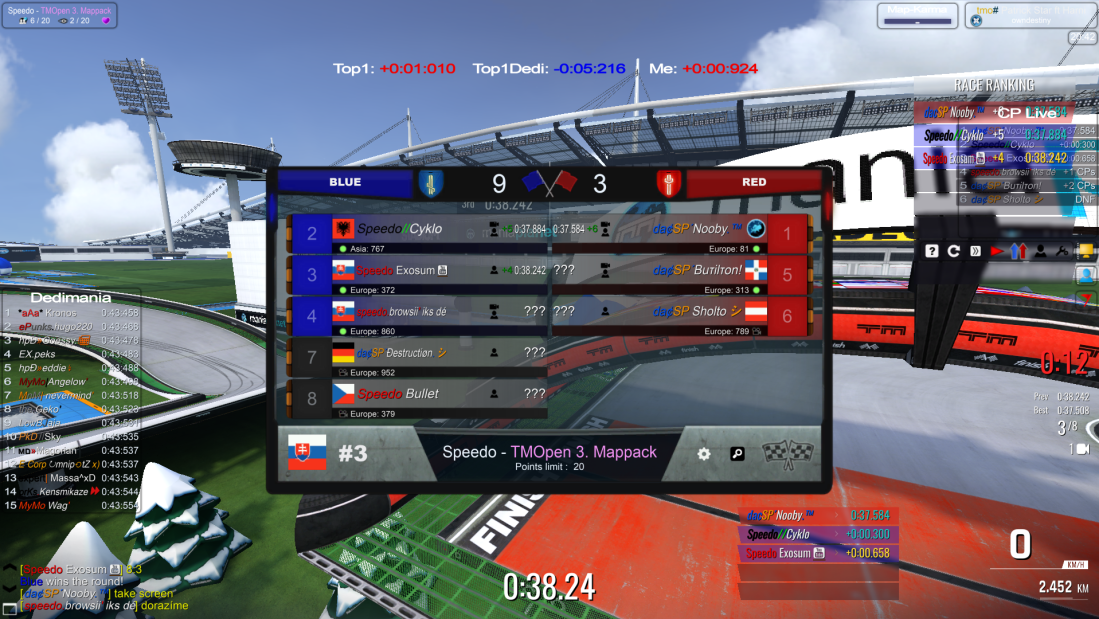Open scoreboard settings via the gear icon

pyautogui.click(x=704, y=454)
